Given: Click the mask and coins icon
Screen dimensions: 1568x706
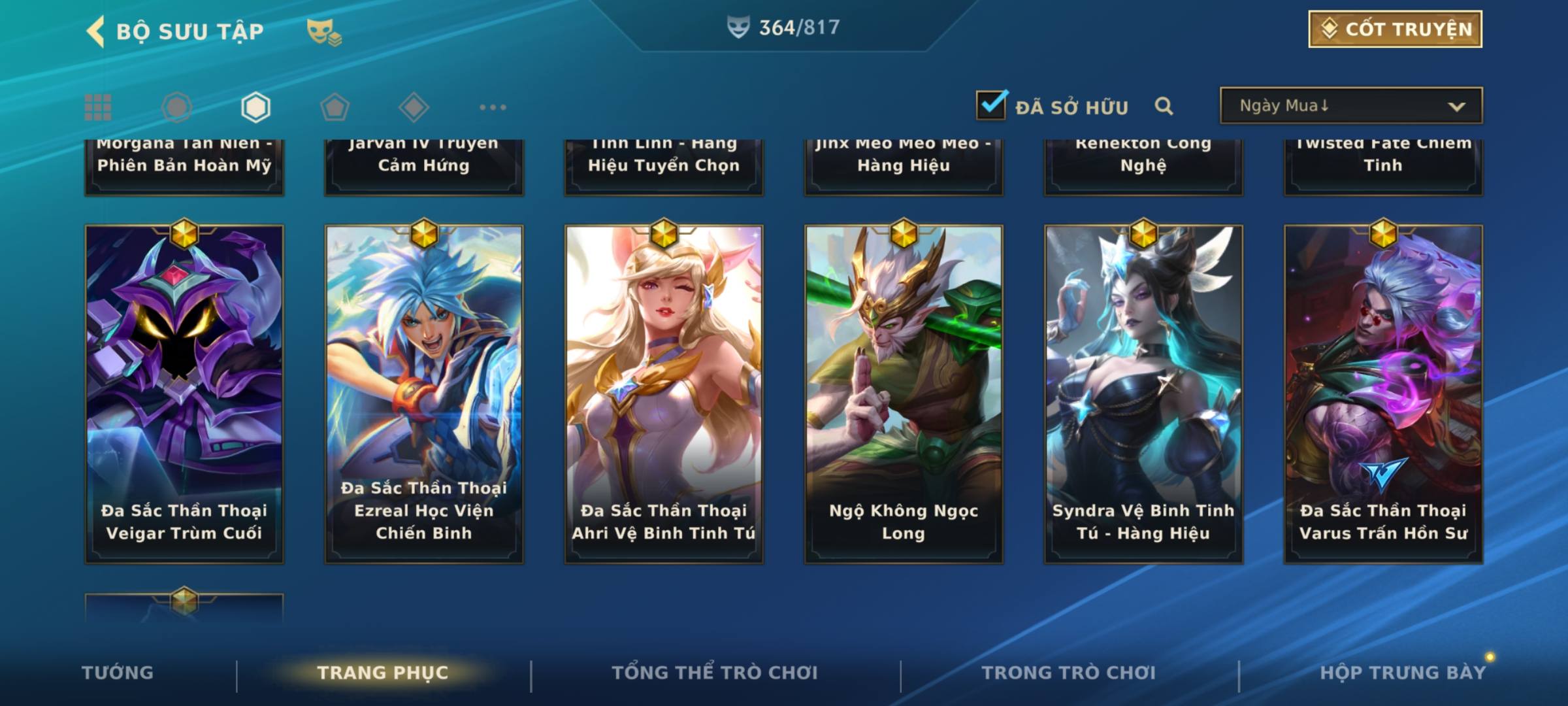Looking at the screenshot, I should point(324,31).
